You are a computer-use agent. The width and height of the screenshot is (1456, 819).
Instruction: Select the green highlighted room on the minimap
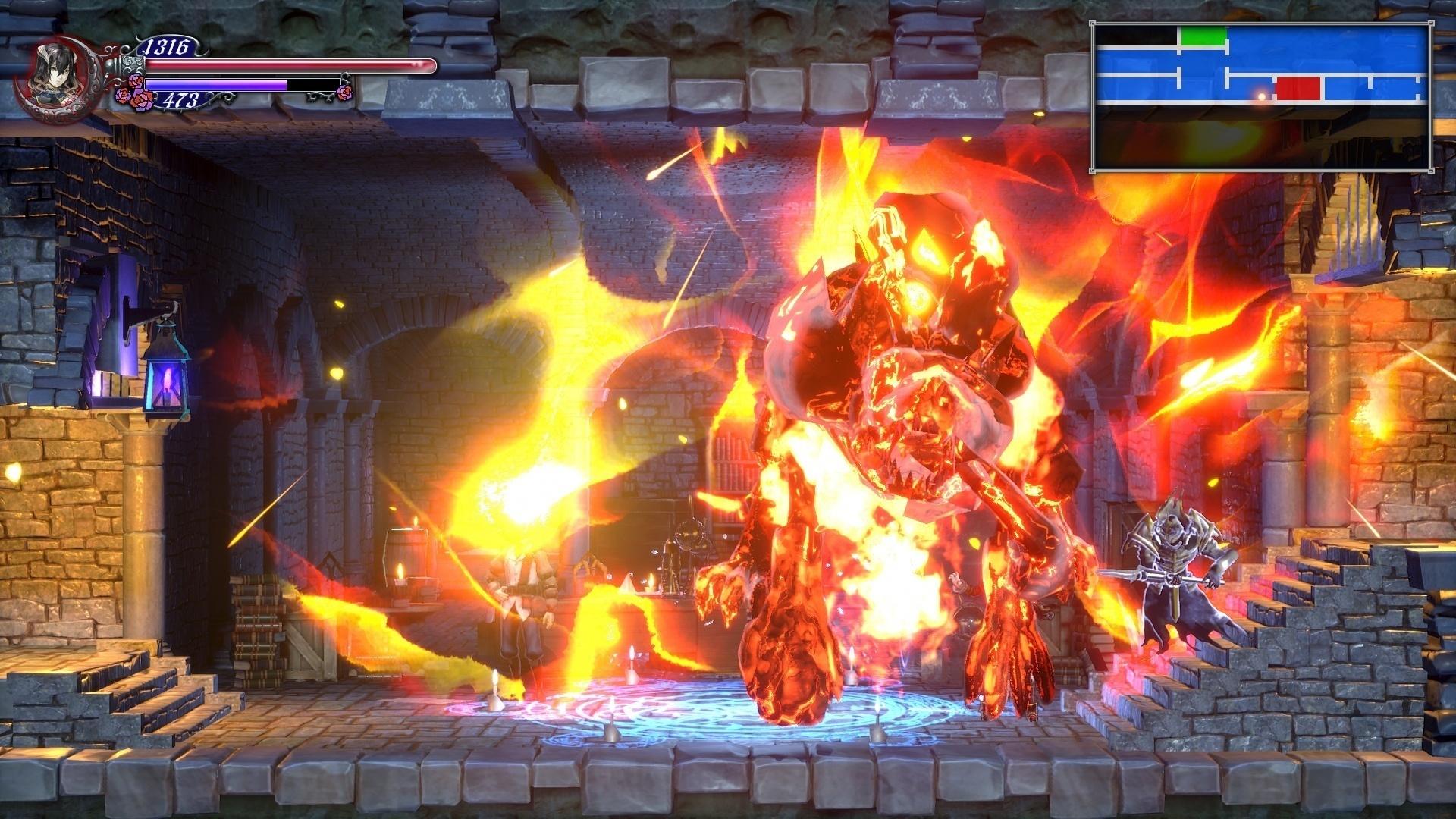(1203, 36)
